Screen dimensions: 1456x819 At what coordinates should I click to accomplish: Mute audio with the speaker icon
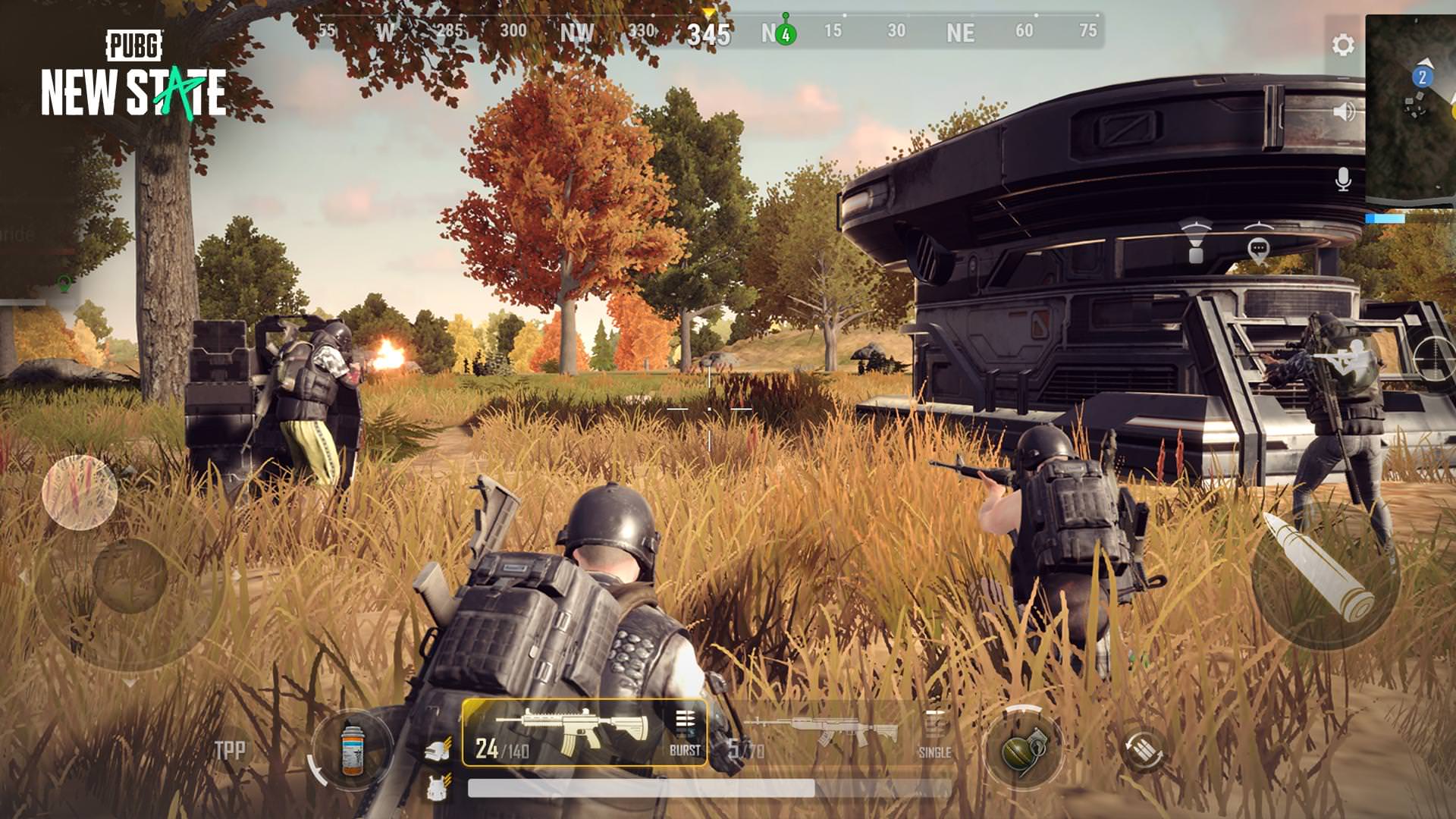coord(1344,112)
